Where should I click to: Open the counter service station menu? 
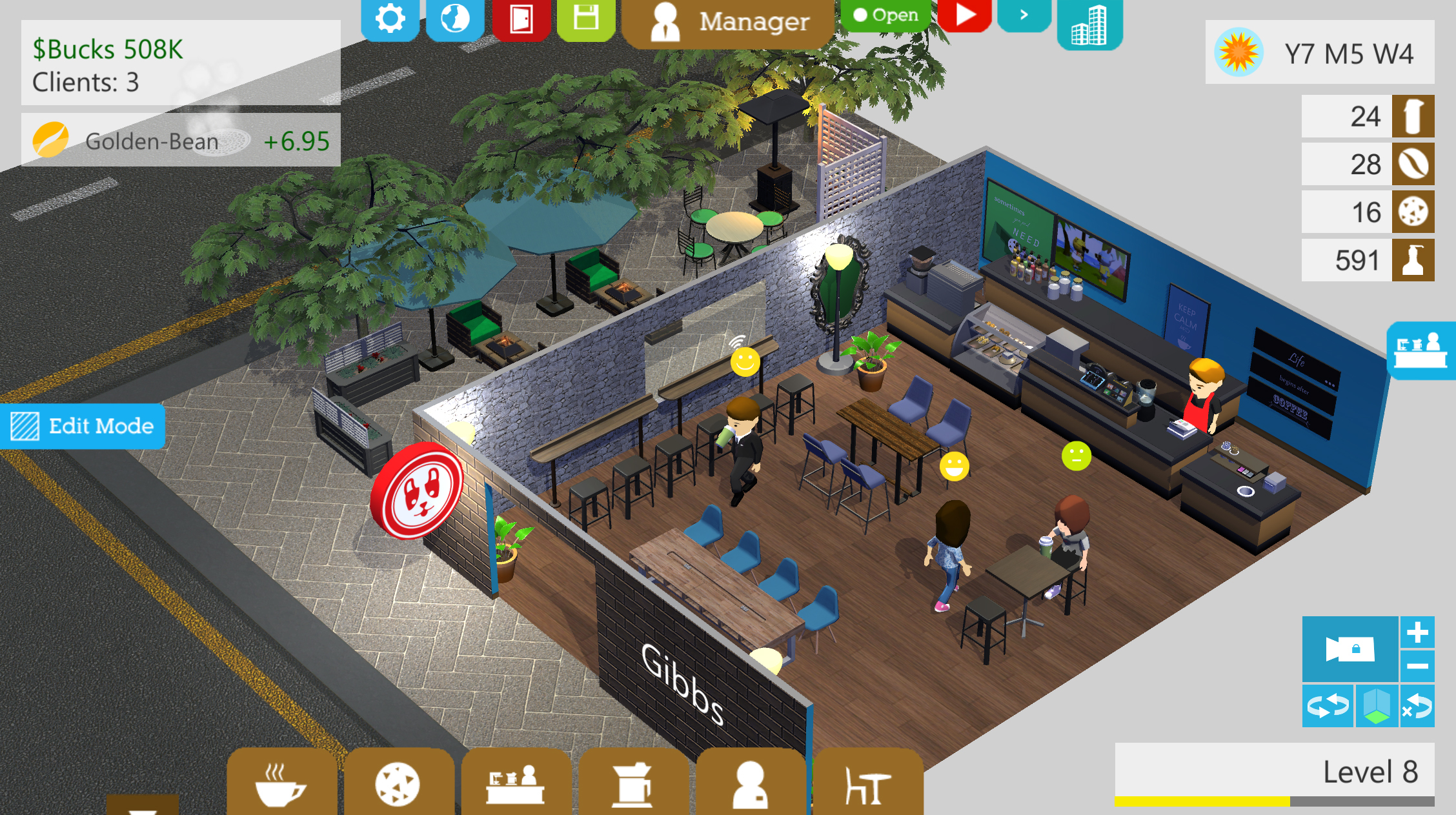[516, 783]
